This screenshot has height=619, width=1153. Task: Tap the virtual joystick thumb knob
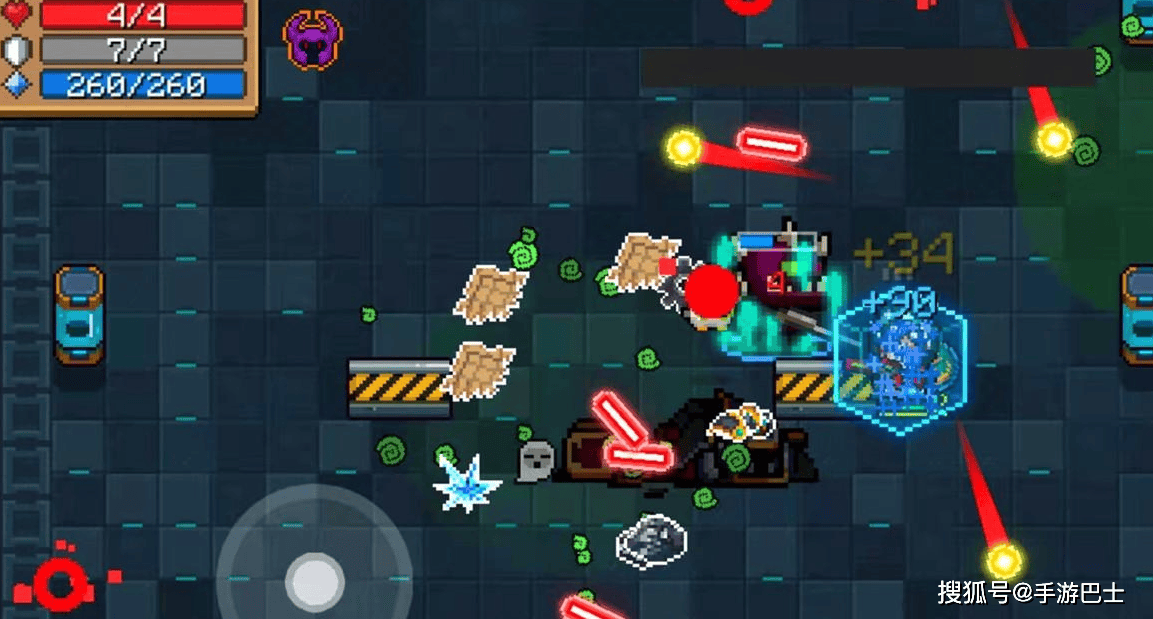pyautogui.click(x=314, y=579)
